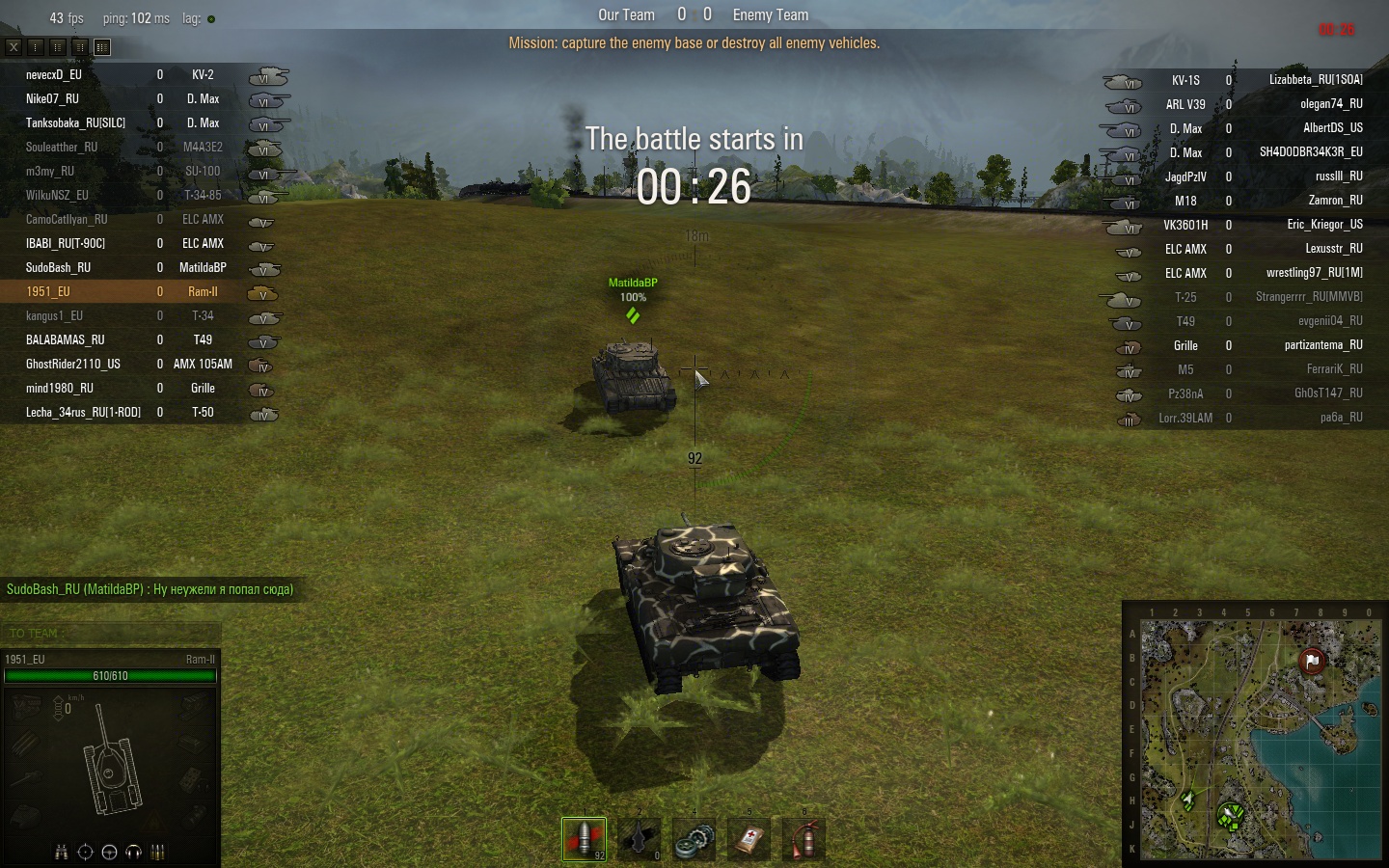Select the armor-piercing shell with 92 rounds

584,839
